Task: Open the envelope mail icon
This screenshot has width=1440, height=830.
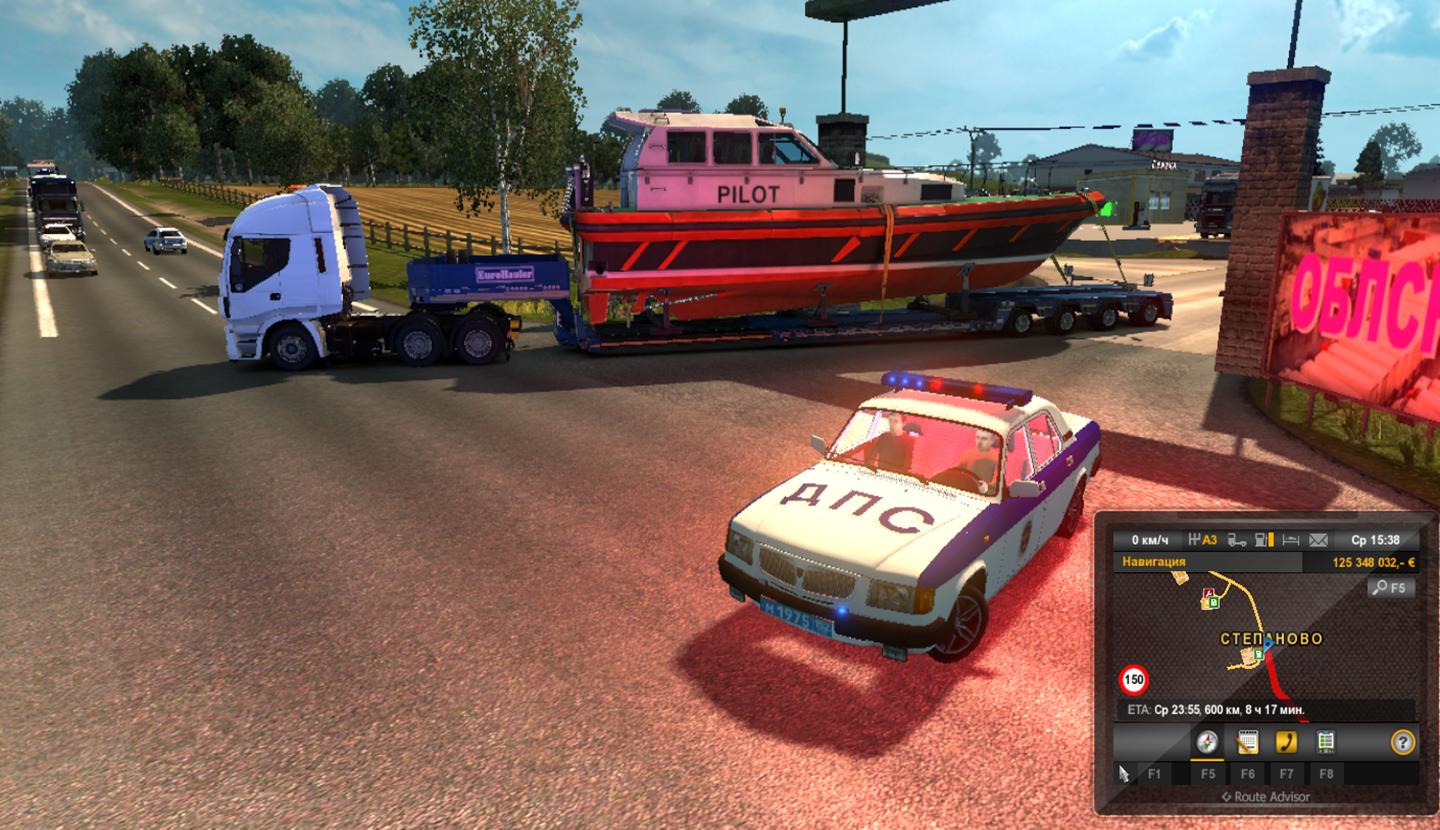Action: pyautogui.click(x=1318, y=540)
